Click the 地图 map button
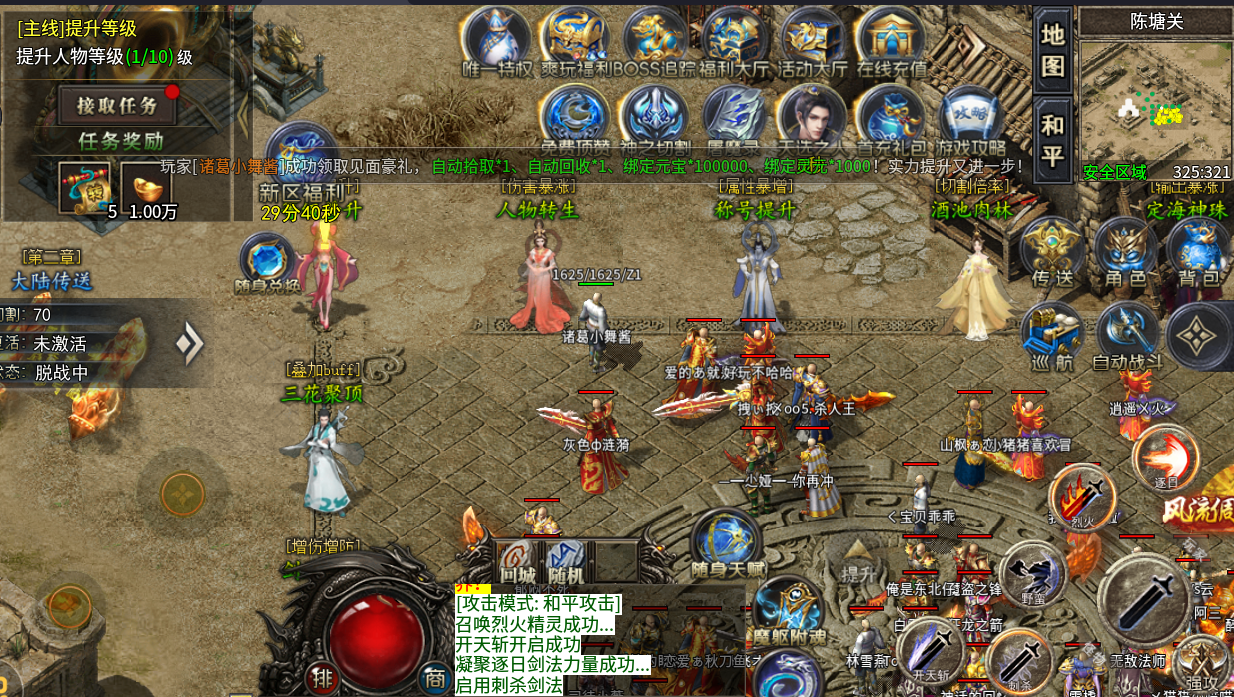The image size is (1234, 697). pos(1053,49)
